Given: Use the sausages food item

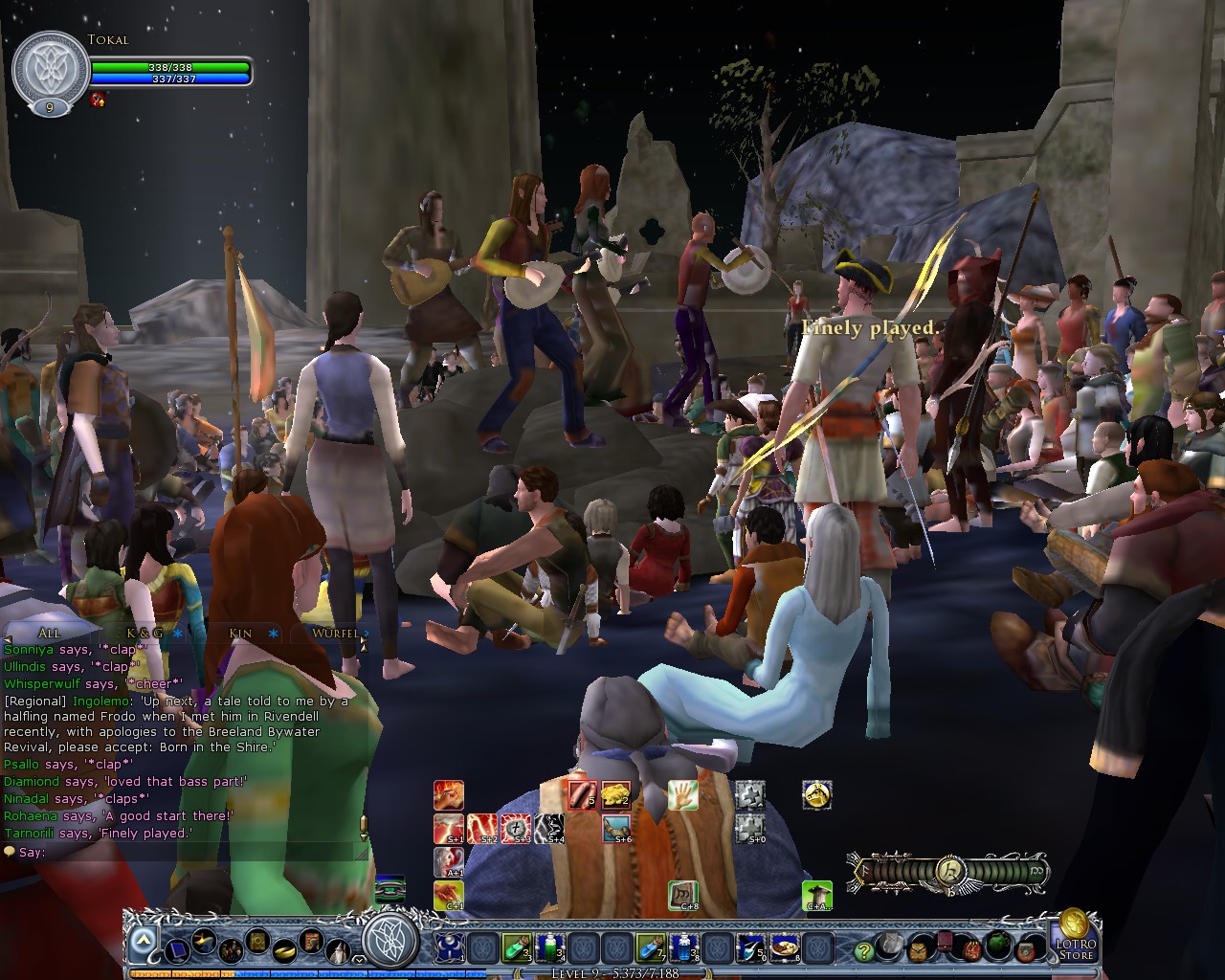Looking at the screenshot, I should [582, 794].
